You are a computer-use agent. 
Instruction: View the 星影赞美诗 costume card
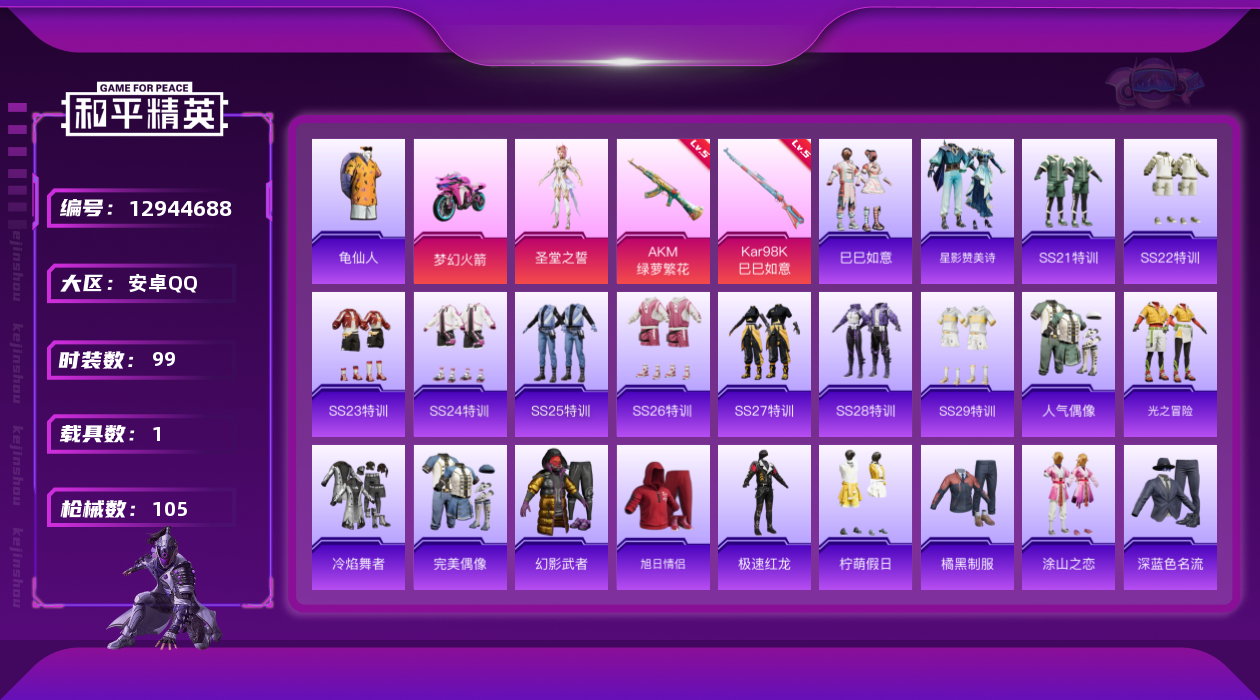pyautogui.click(x=967, y=210)
